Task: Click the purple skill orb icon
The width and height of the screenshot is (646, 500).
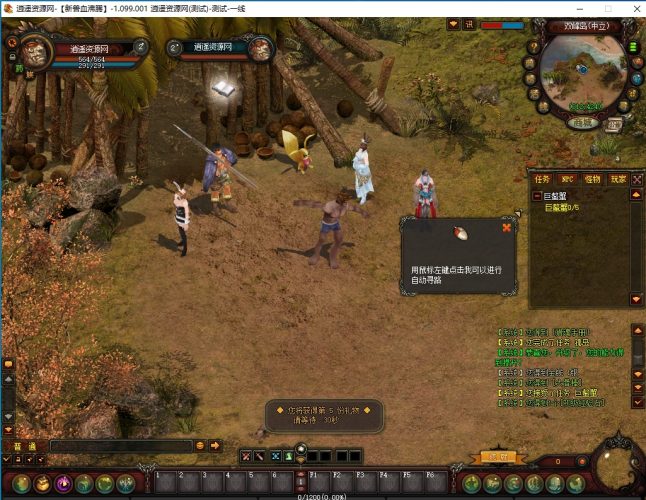Action: click(x=63, y=483)
